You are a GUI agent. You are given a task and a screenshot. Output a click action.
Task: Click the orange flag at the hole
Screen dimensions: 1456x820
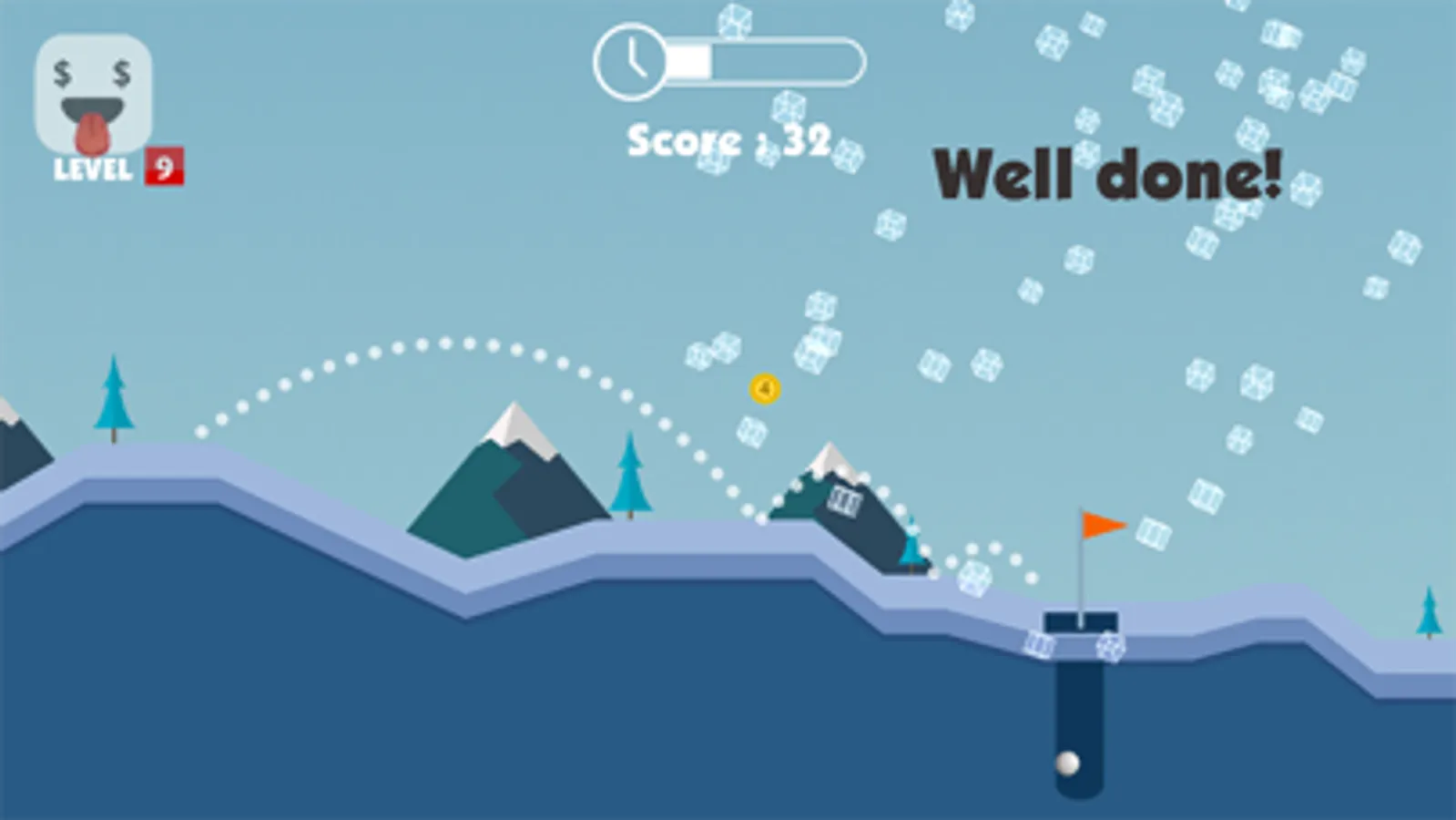(x=1097, y=524)
